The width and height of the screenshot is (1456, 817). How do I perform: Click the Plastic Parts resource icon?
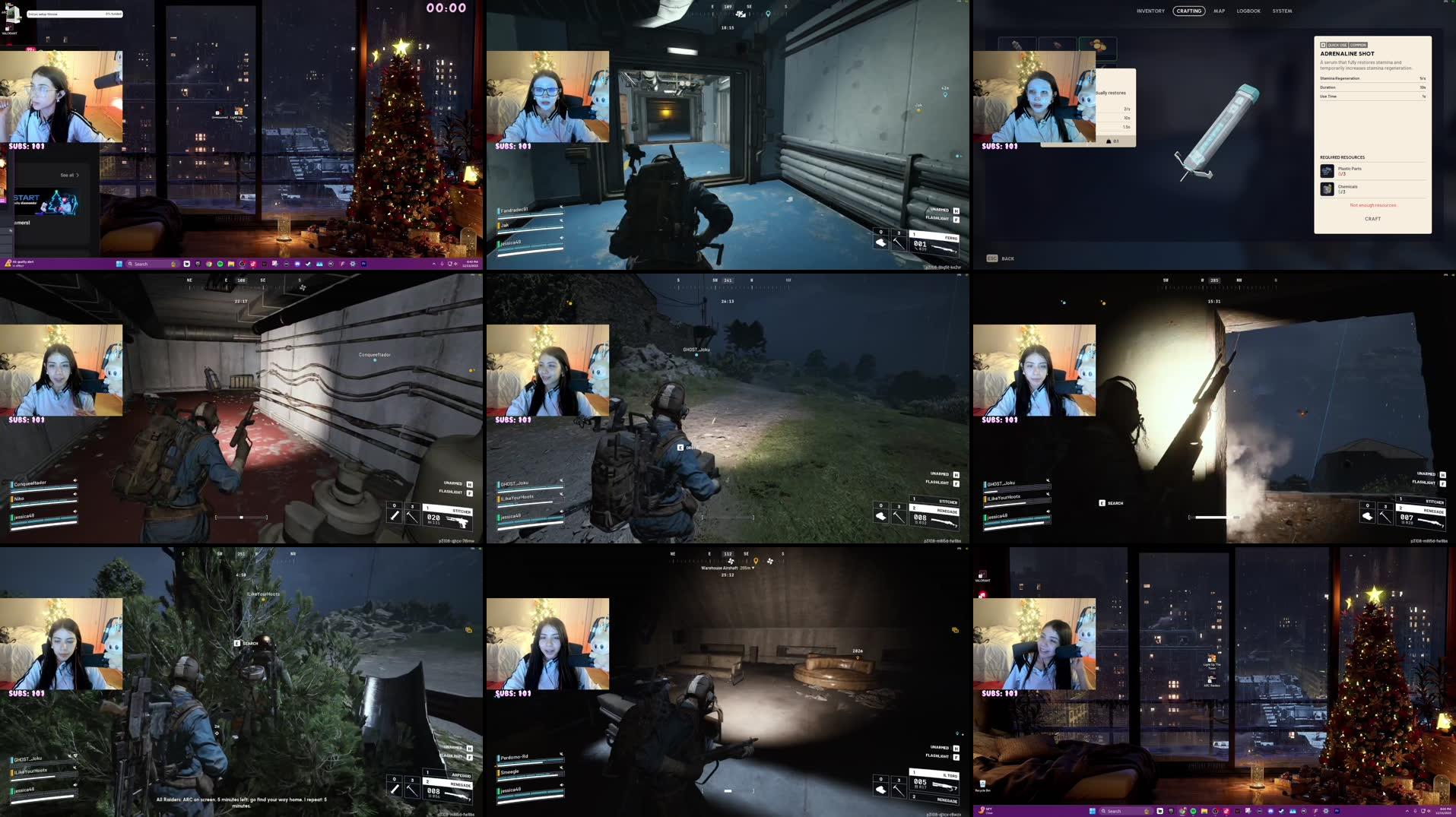[x=1327, y=171]
